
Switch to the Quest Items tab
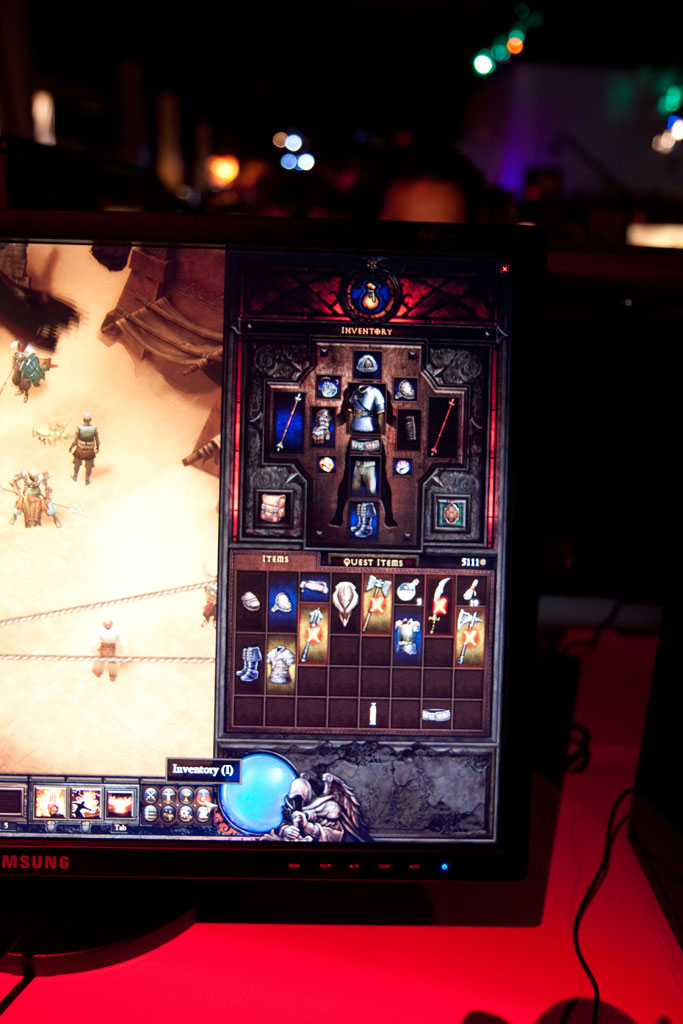[x=373, y=561]
